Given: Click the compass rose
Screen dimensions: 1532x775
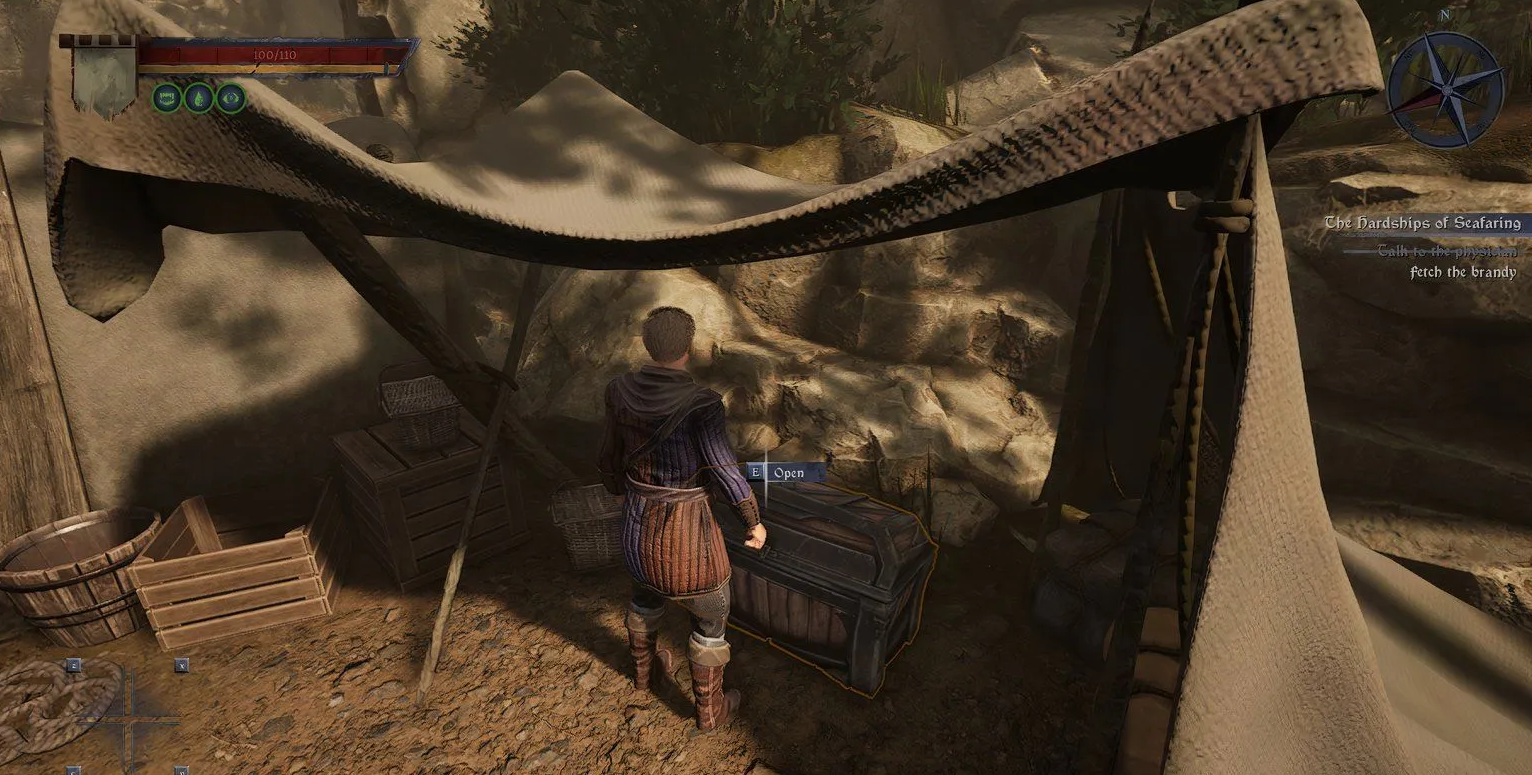Looking at the screenshot, I should [x=1445, y=89].
